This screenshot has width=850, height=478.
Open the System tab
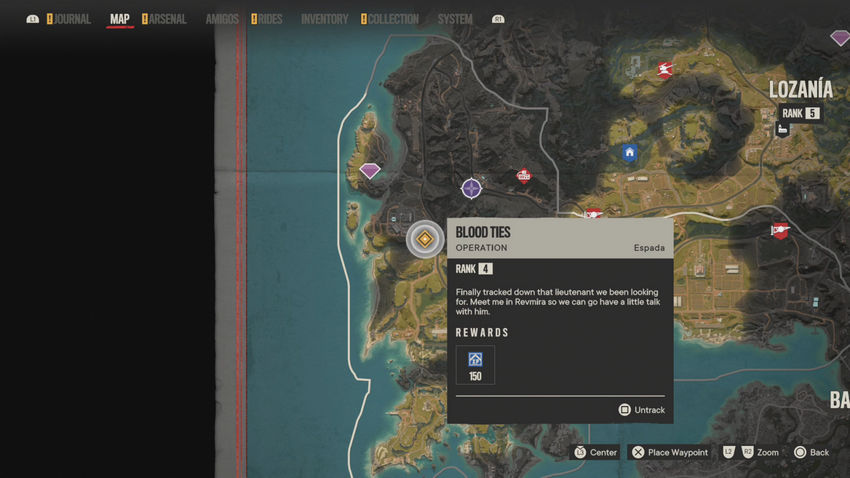tap(455, 19)
